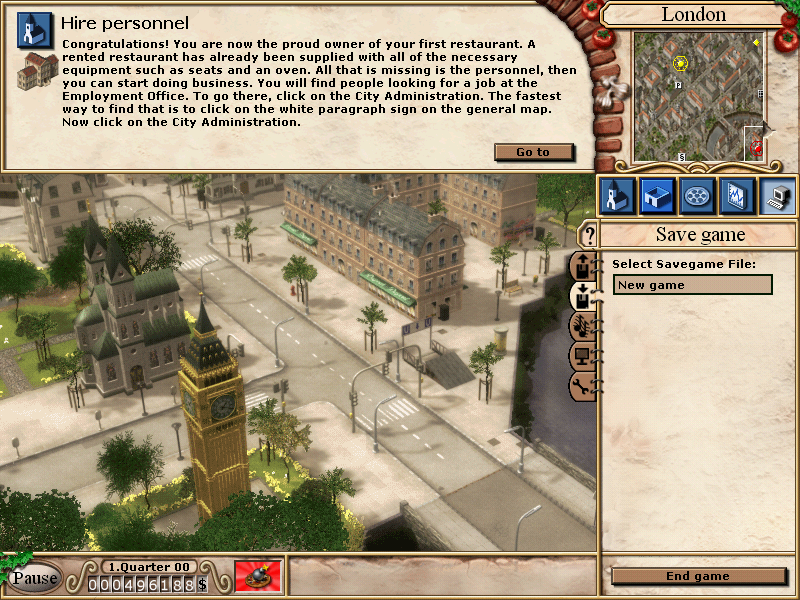Open the pizza menu

pyautogui.click(x=697, y=195)
